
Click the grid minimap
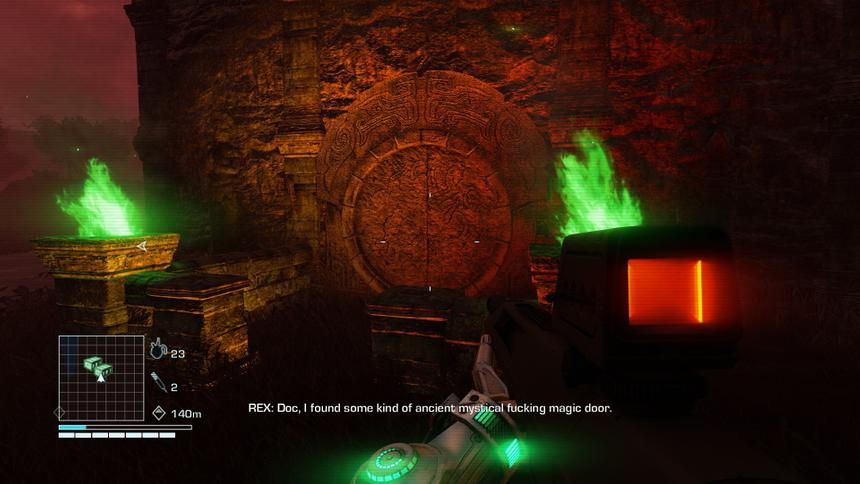(100, 376)
